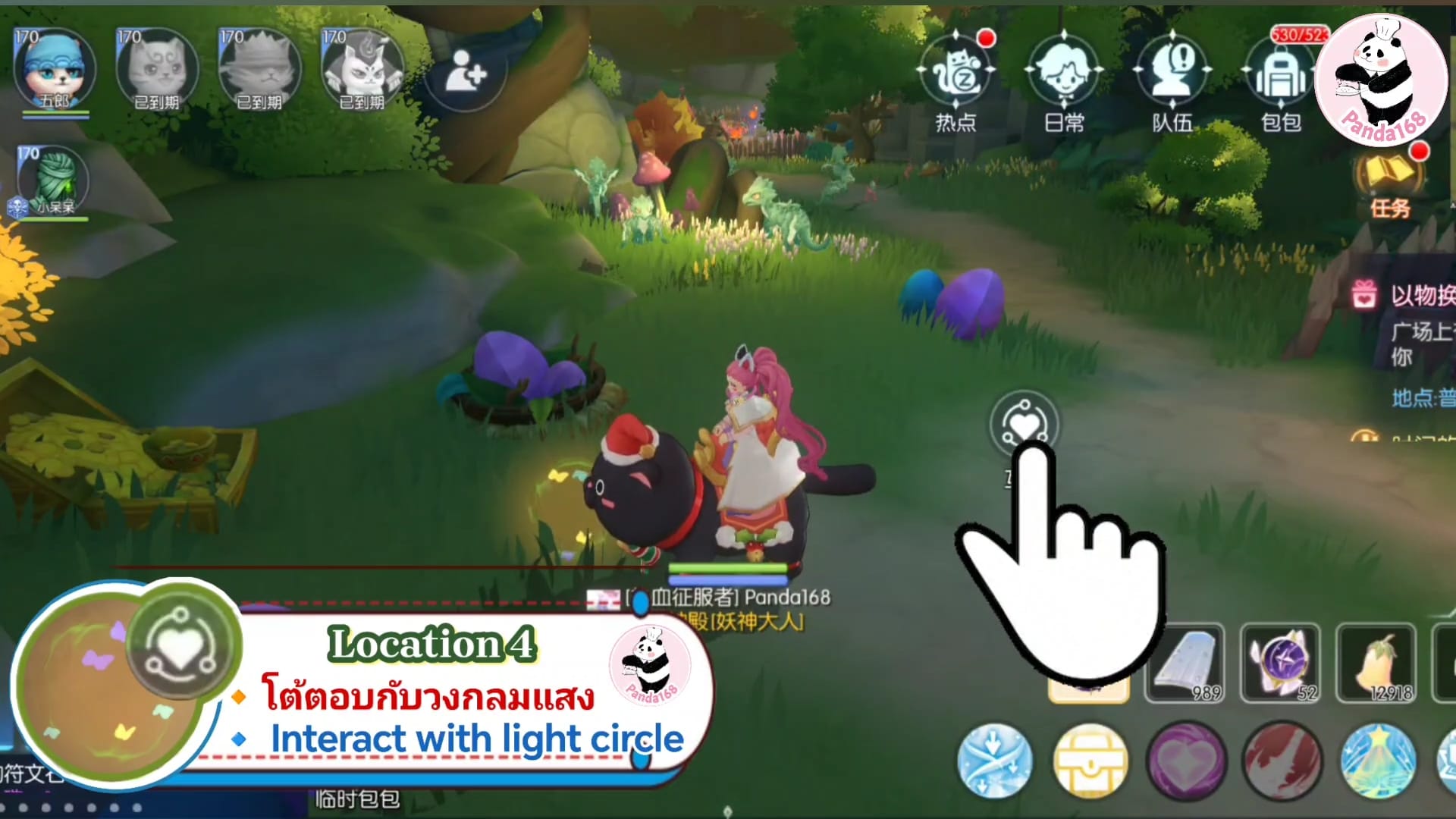Open the yellow treasure chest button
The width and height of the screenshot is (1456, 819).
pyautogui.click(x=1090, y=762)
